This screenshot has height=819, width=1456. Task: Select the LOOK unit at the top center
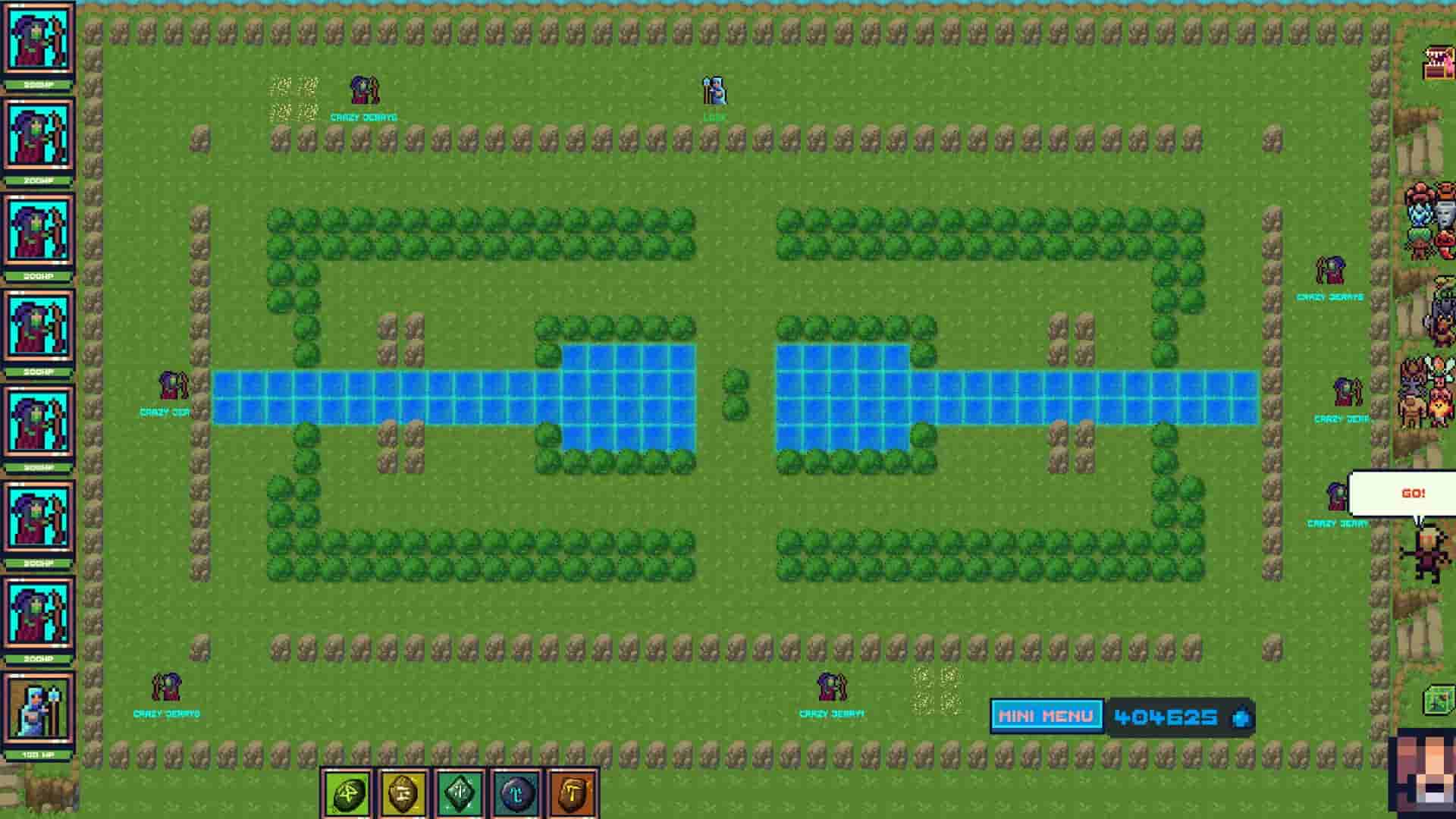point(714,93)
